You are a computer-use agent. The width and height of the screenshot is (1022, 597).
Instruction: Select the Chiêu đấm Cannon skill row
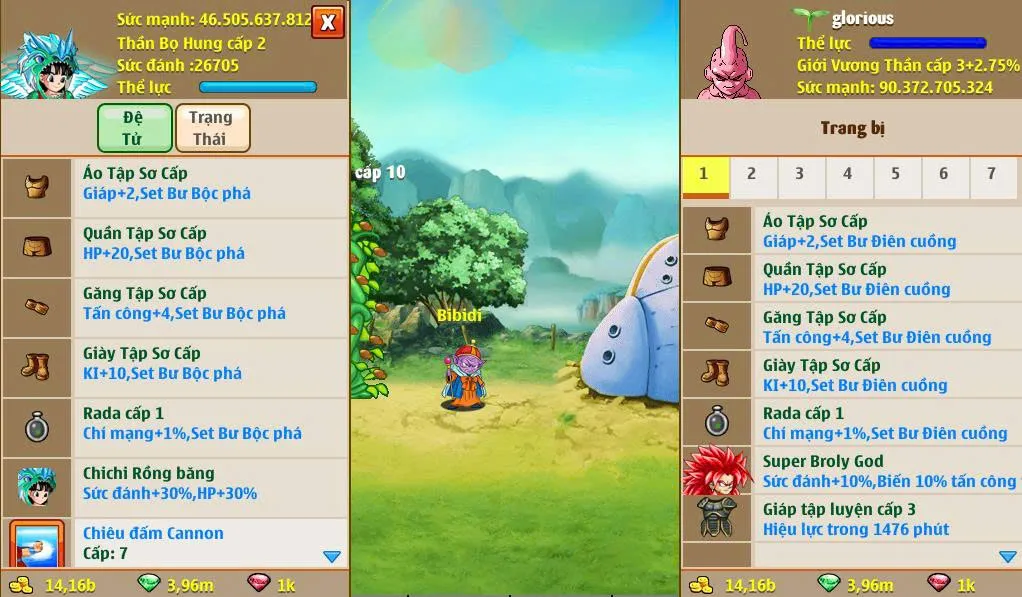point(175,542)
